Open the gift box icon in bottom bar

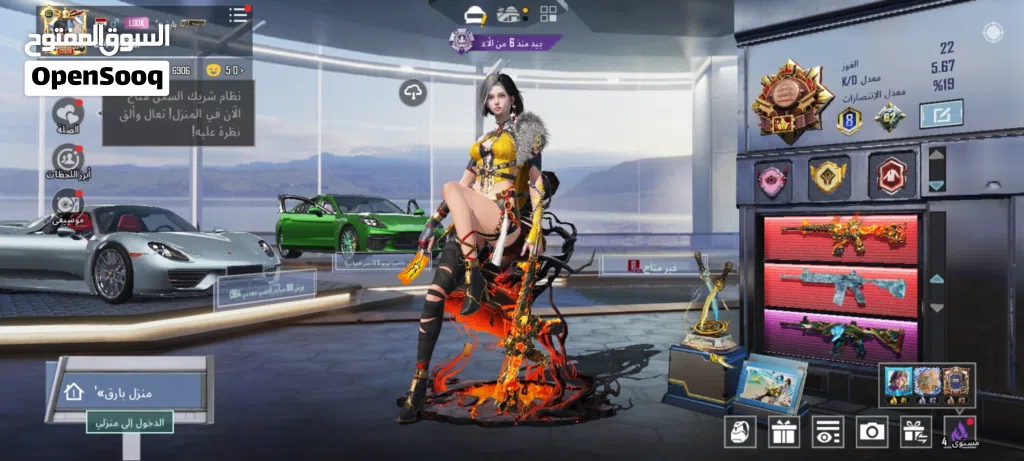[x=783, y=431]
